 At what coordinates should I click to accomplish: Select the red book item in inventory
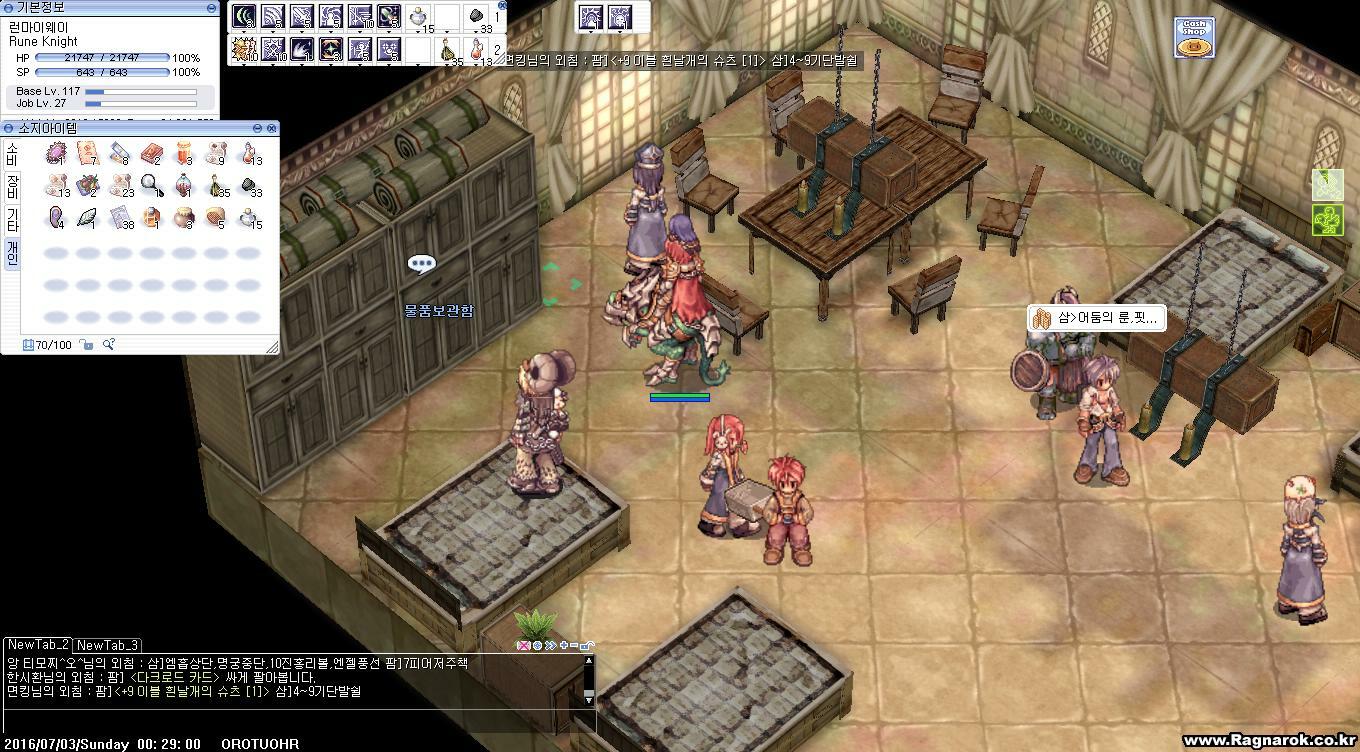(x=152, y=154)
